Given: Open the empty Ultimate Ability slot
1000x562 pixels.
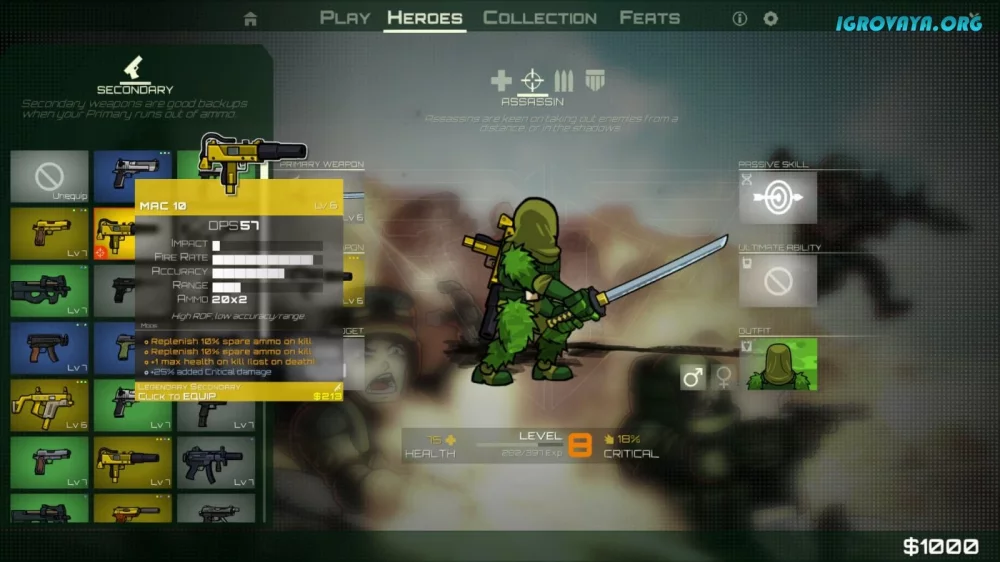Looking at the screenshot, I should pos(778,281).
